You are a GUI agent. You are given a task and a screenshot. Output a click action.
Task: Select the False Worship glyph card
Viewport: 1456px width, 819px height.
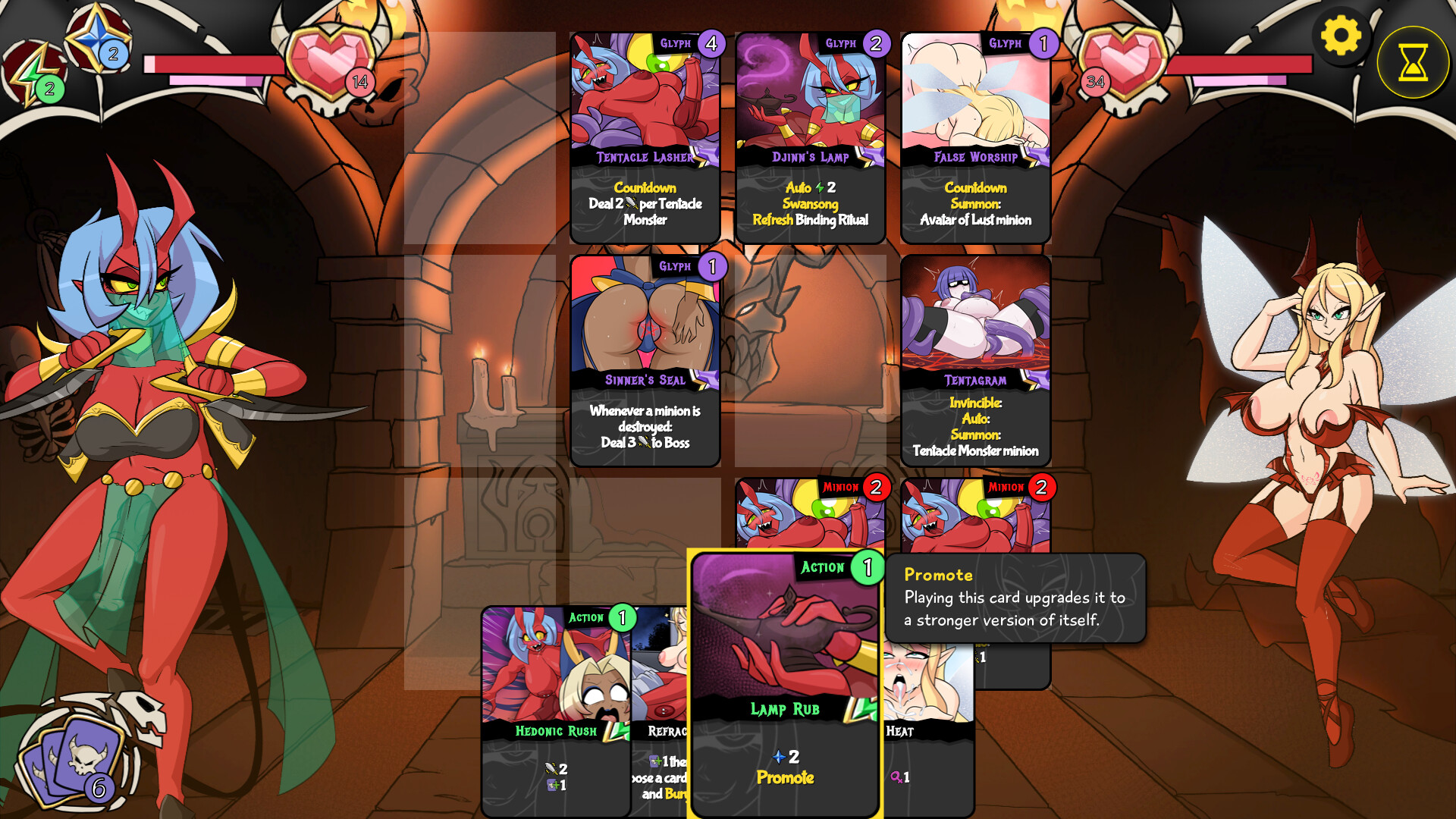[975, 136]
